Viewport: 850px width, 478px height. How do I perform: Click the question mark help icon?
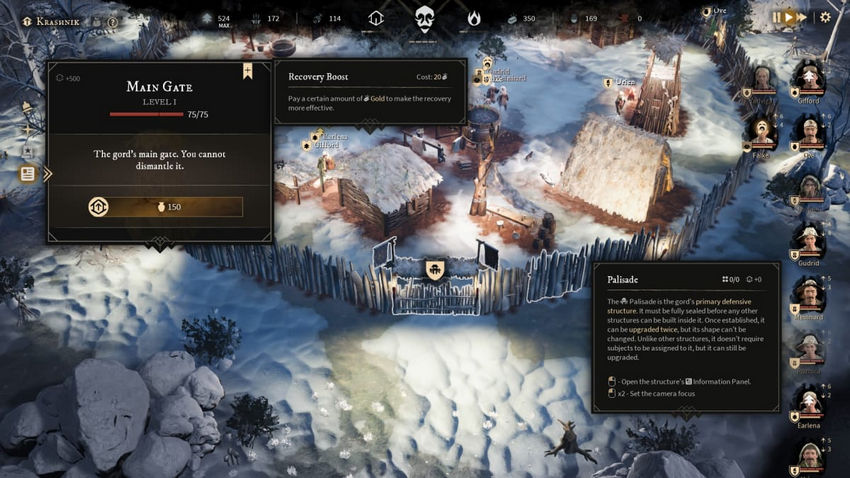112,21
